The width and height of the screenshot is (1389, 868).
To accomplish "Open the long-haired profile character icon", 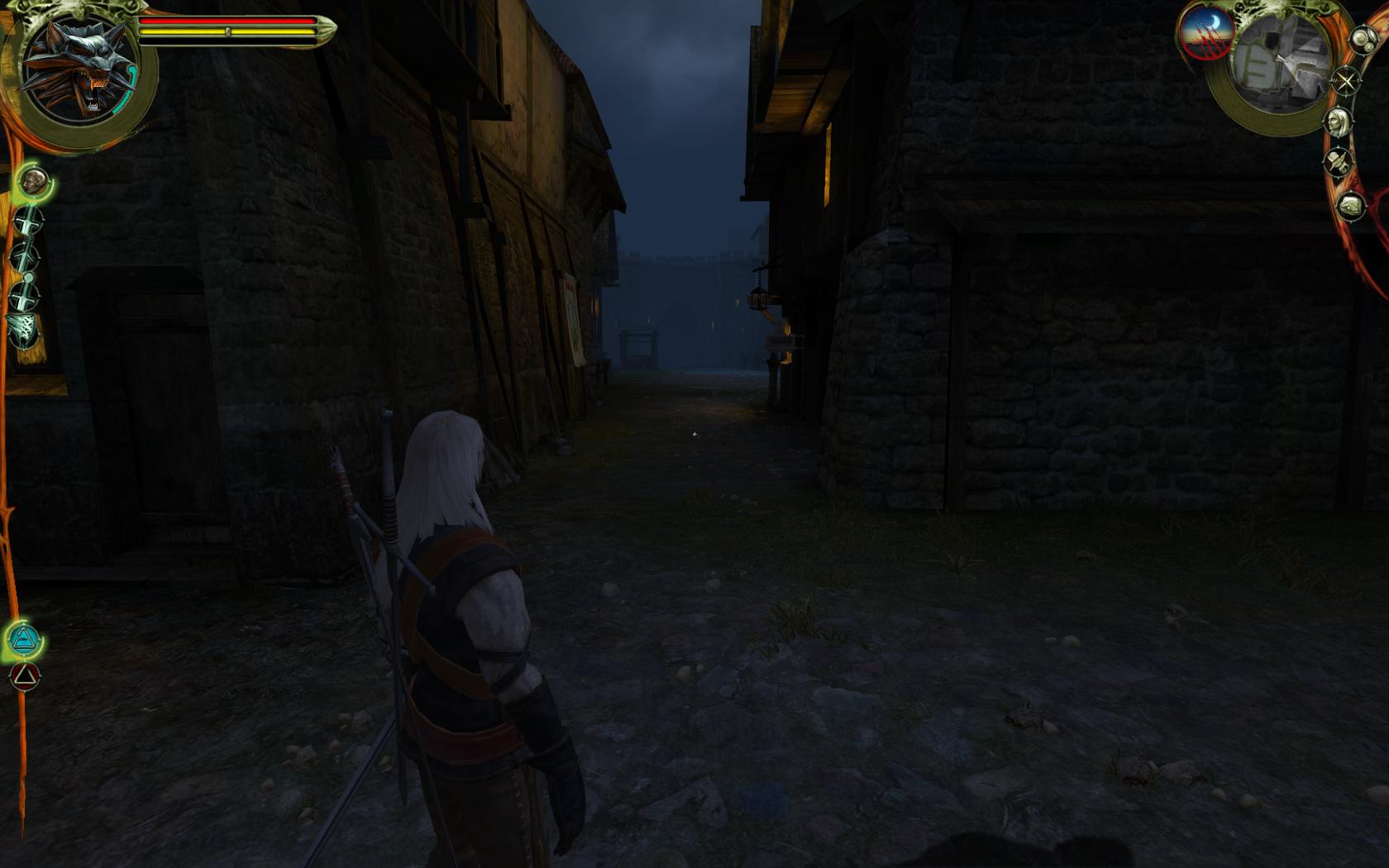I will (x=1337, y=123).
